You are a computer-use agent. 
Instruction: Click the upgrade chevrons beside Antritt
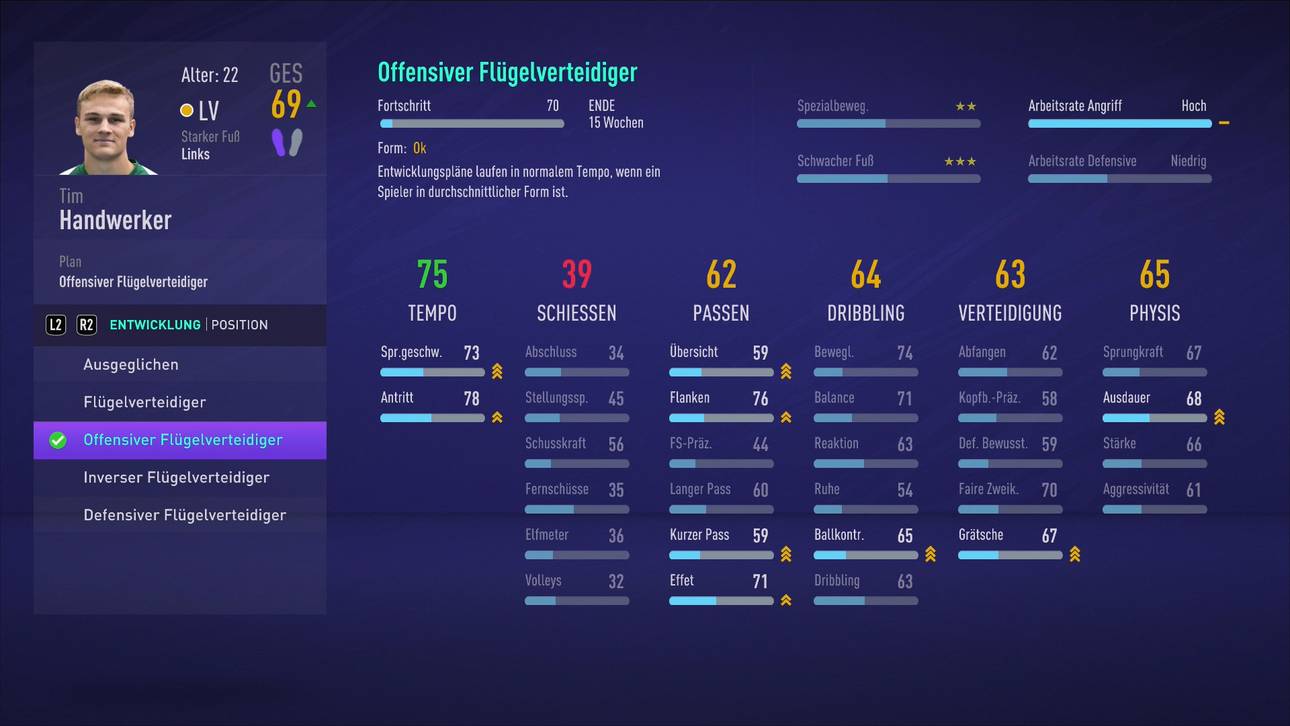pyautogui.click(x=496, y=417)
